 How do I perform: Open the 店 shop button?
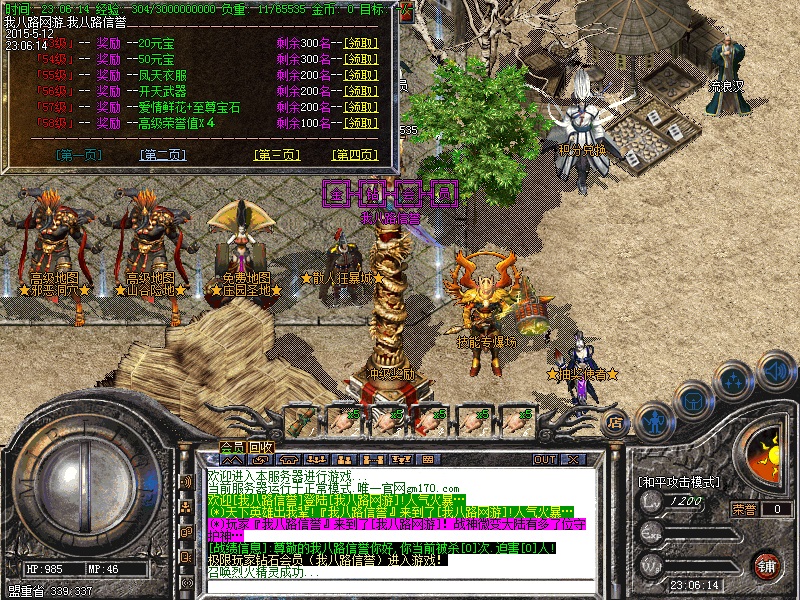click(615, 423)
